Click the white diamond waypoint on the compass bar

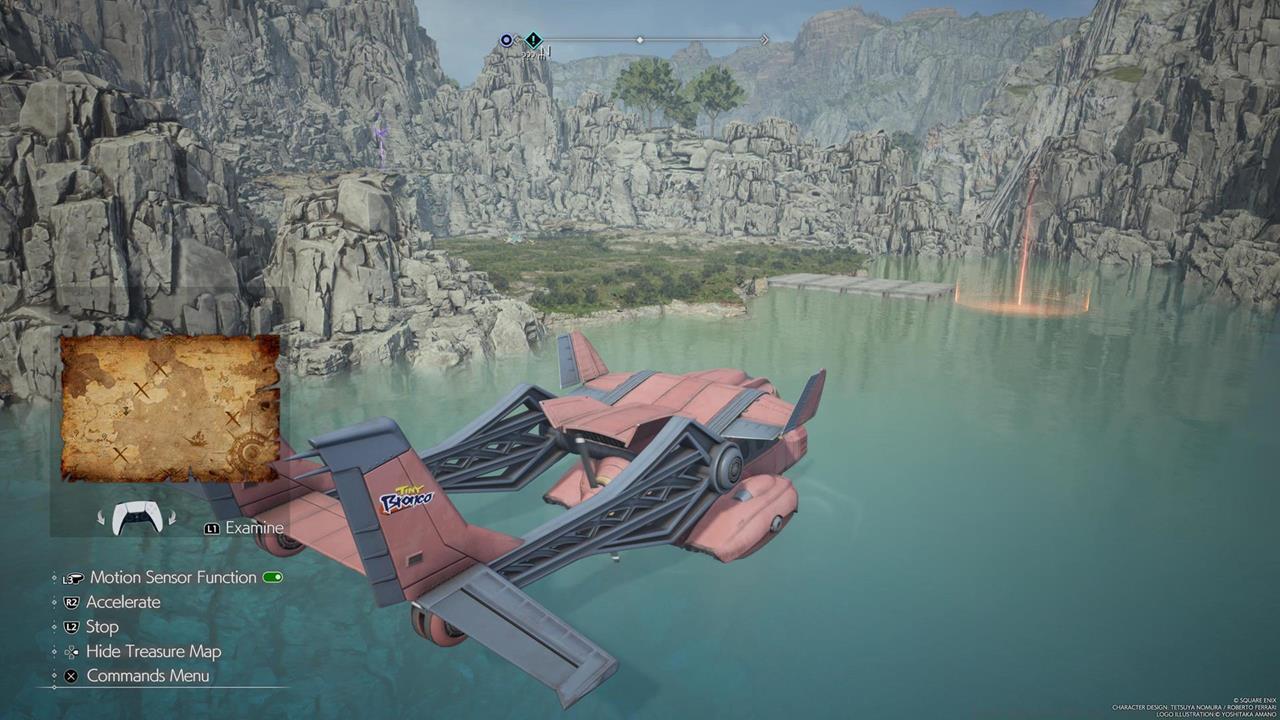[640, 39]
